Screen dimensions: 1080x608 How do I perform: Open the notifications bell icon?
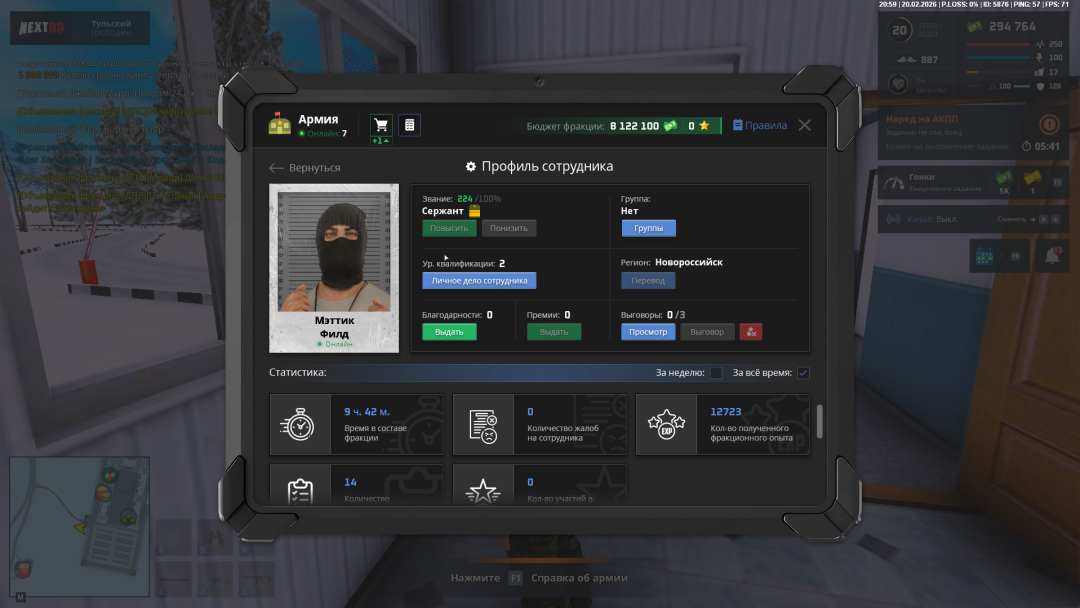(x=1052, y=256)
